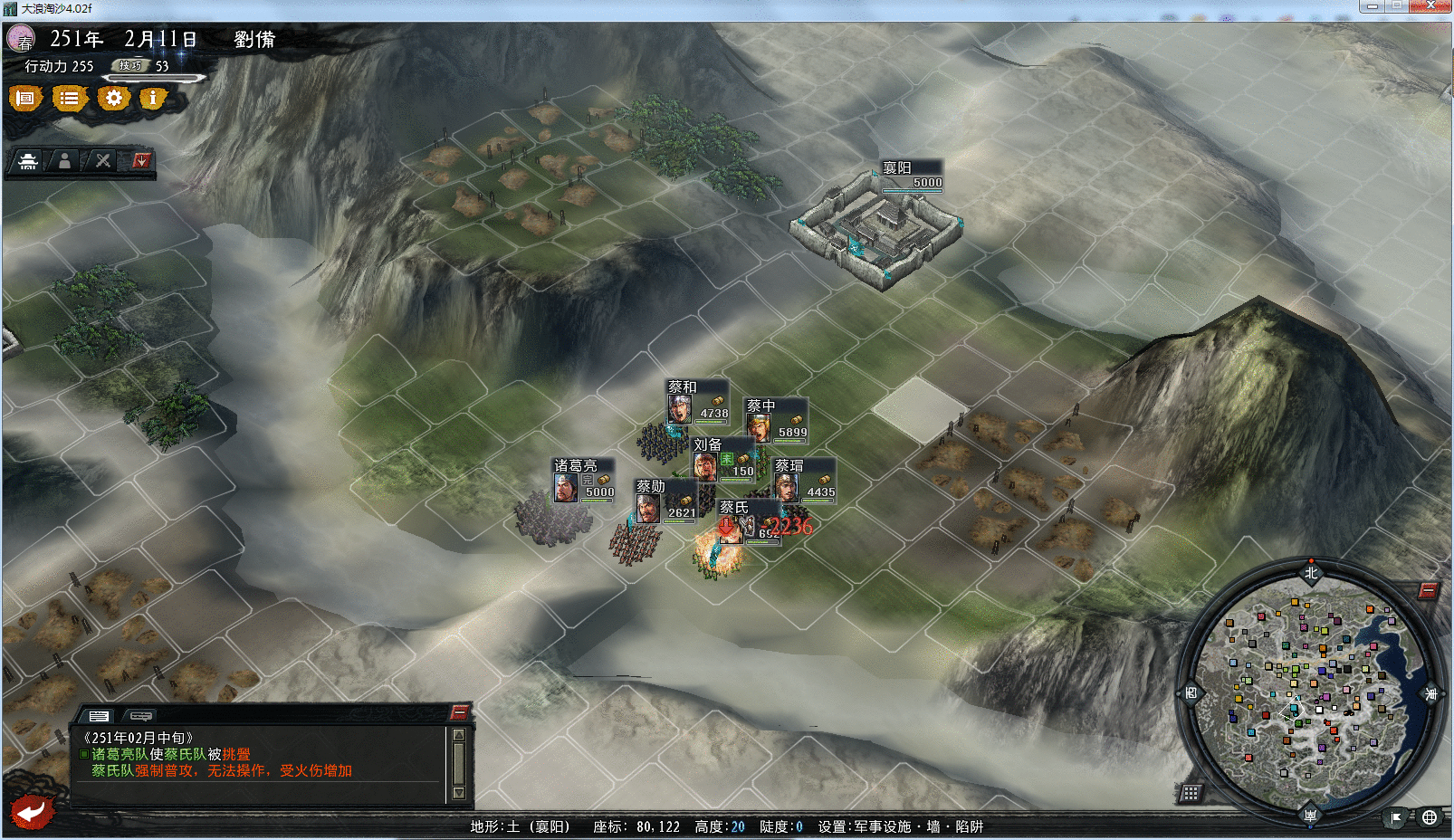
Task: Click the log scrollbar up arrow
Action: tap(459, 735)
